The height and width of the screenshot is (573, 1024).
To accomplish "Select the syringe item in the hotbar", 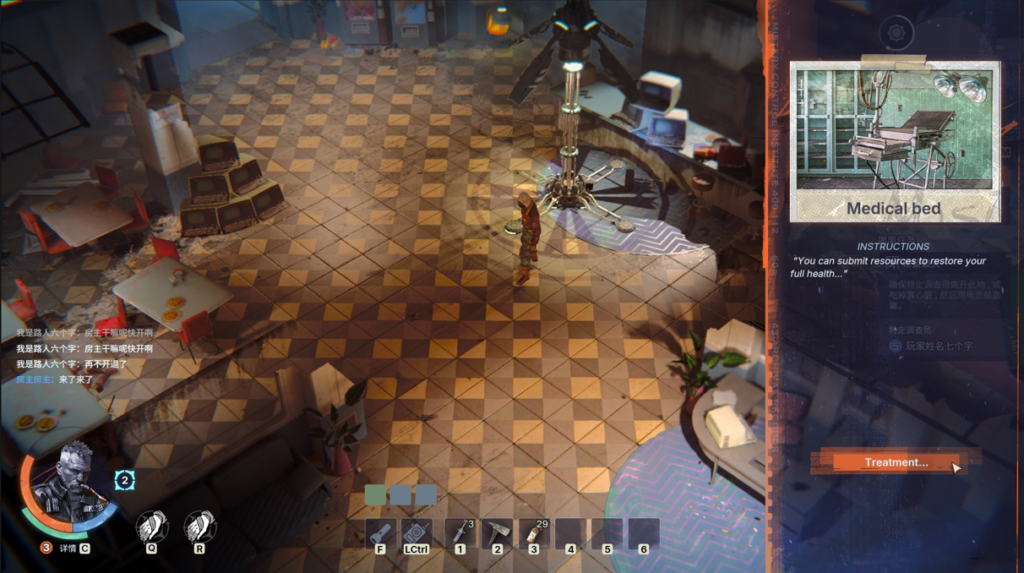I will (x=460, y=533).
